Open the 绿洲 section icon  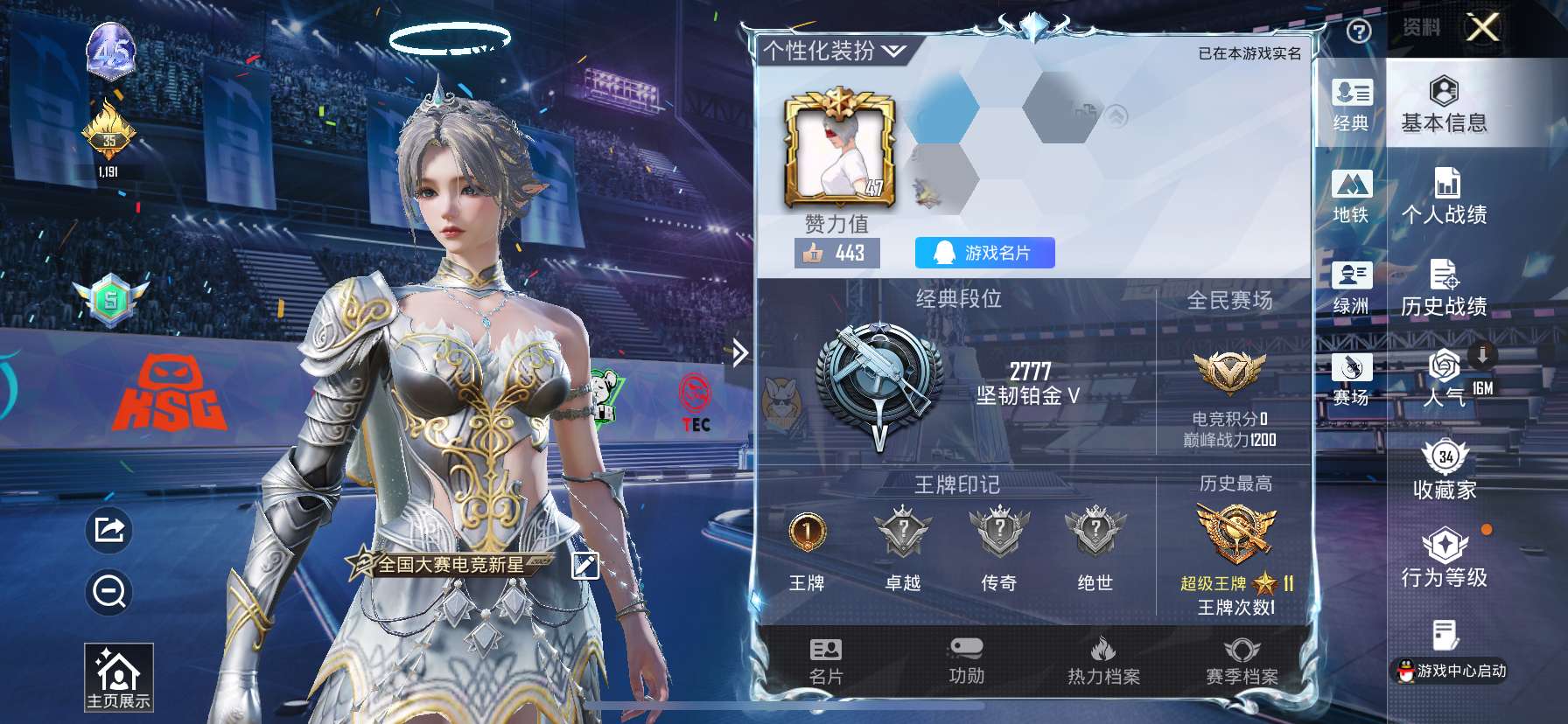click(x=1352, y=289)
